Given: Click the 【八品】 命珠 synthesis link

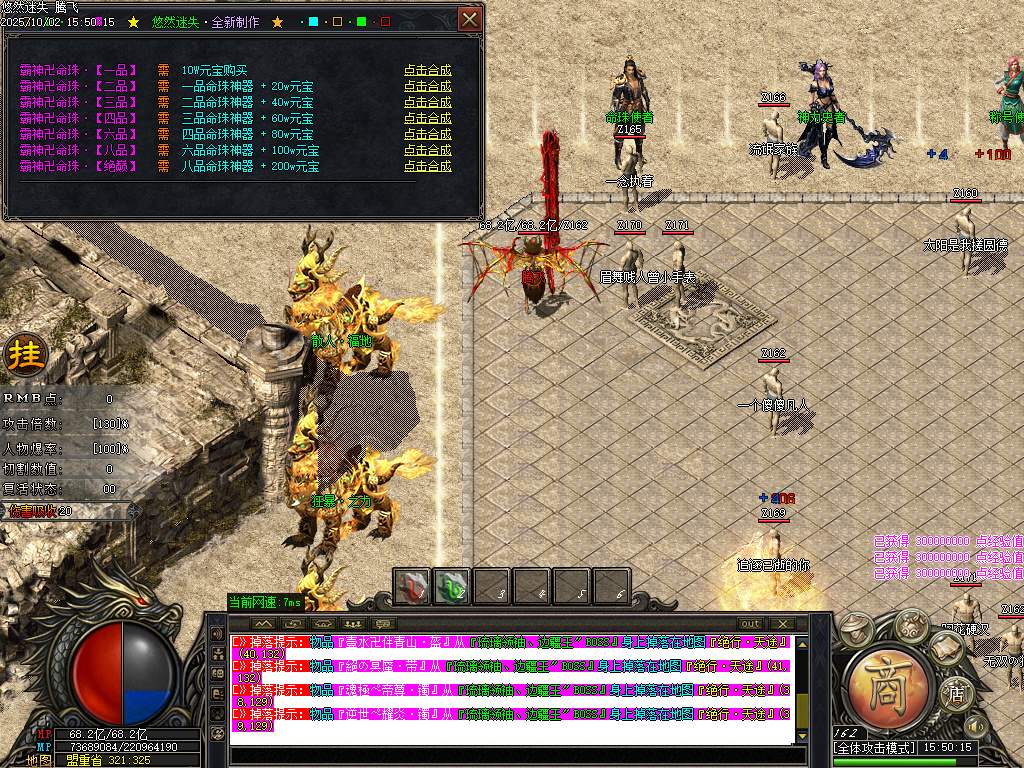Looking at the screenshot, I should pyautogui.click(x=427, y=150).
